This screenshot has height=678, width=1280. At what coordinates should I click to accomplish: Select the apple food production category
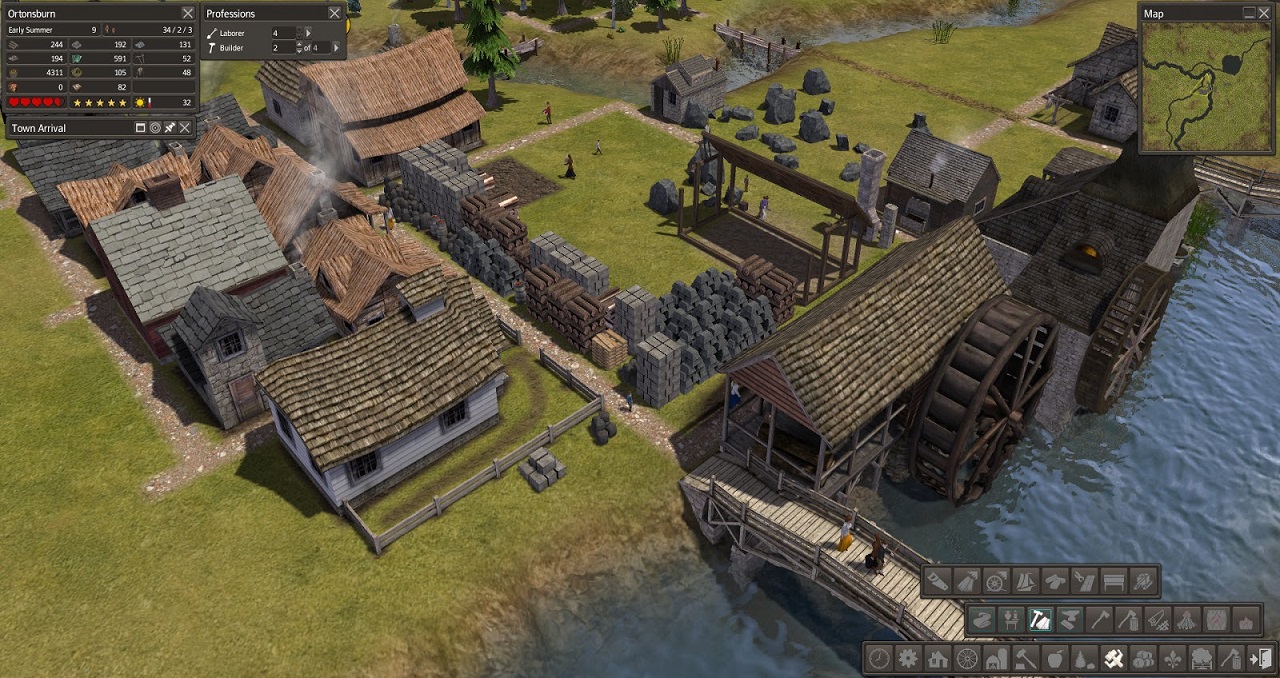point(1054,659)
